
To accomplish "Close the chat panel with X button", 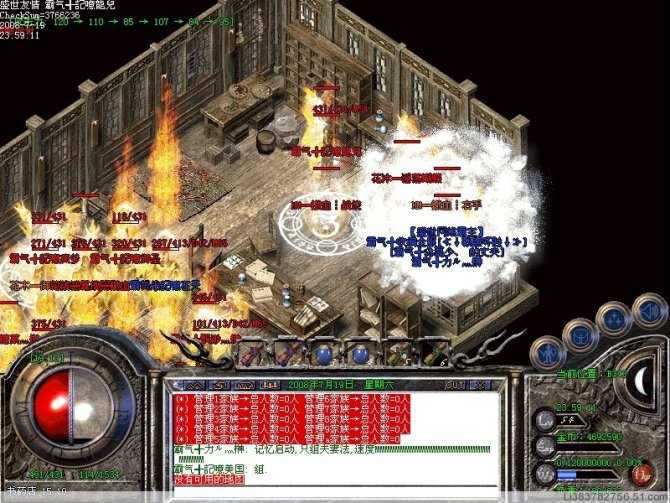I will tap(478, 384).
